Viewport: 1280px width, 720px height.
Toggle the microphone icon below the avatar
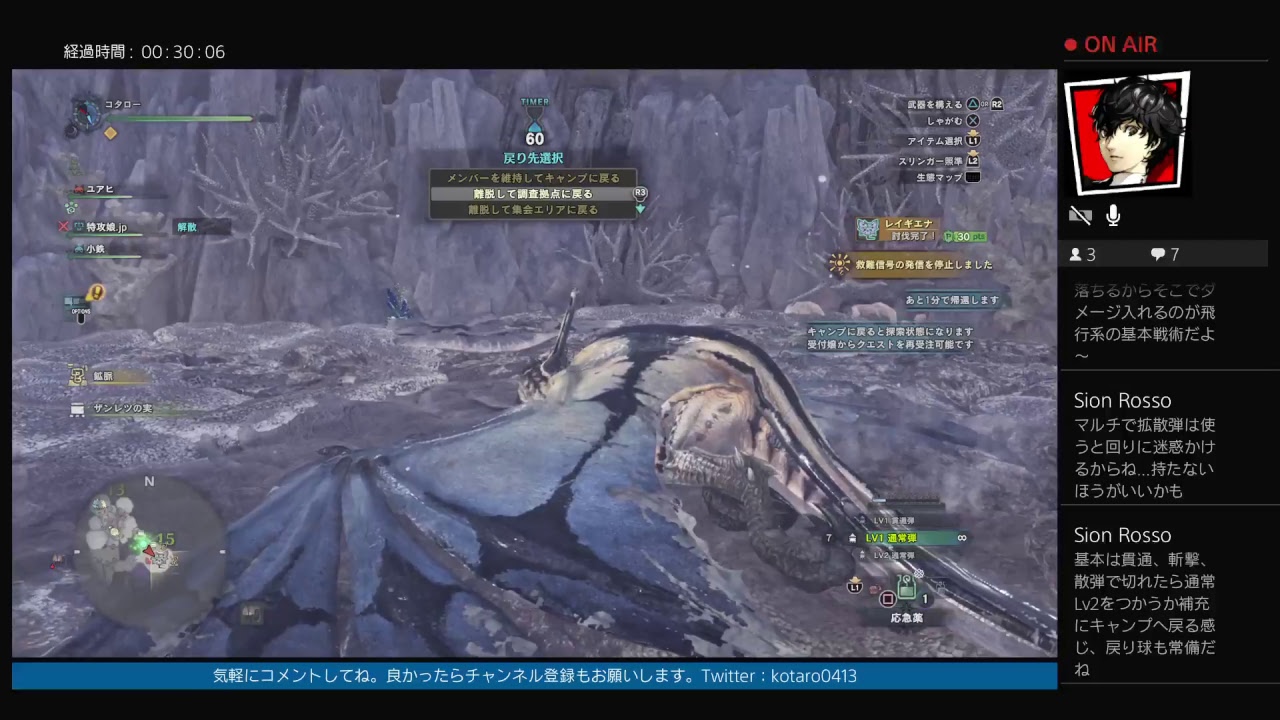1112,214
